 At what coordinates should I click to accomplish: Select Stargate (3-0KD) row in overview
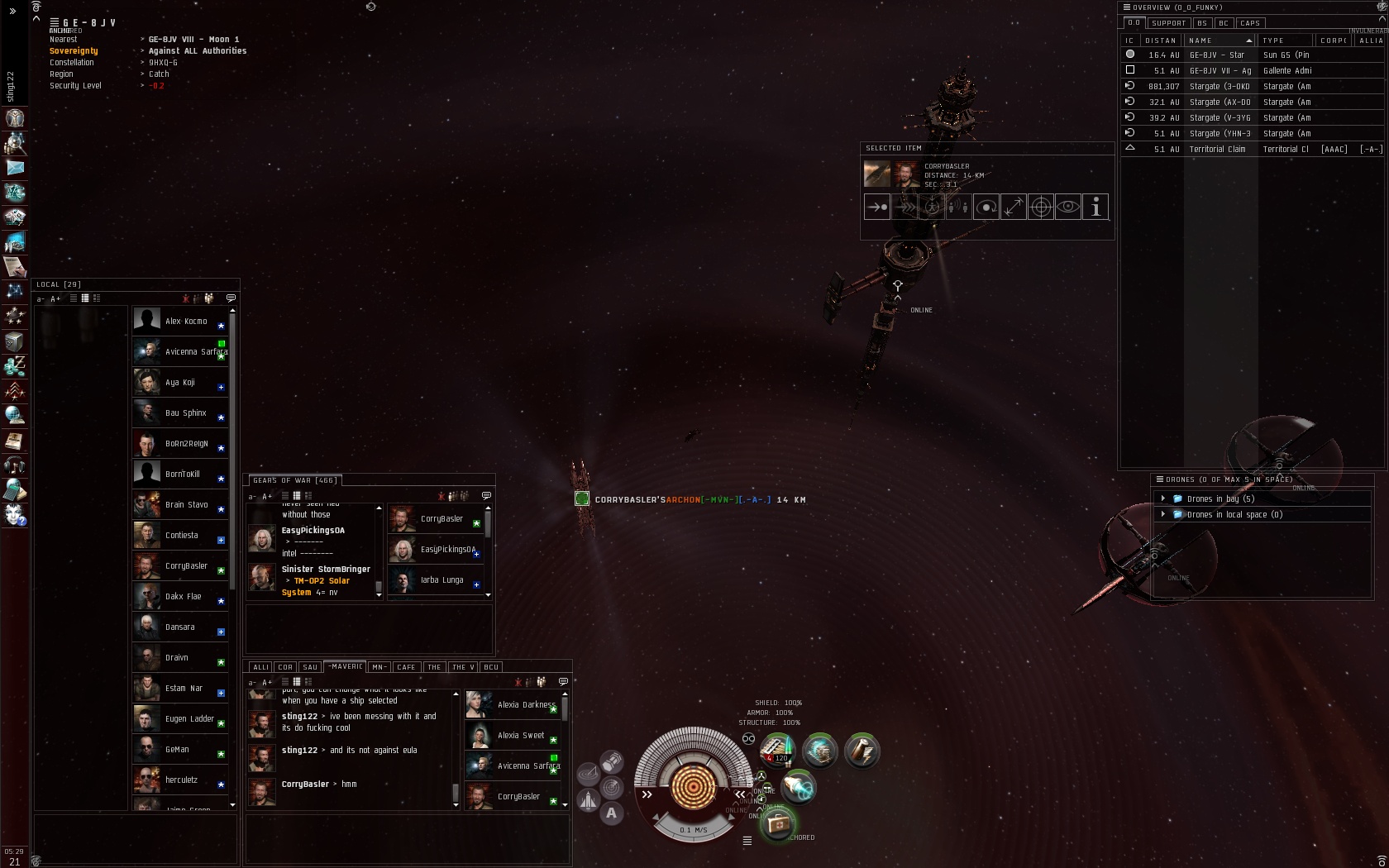coord(1220,86)
